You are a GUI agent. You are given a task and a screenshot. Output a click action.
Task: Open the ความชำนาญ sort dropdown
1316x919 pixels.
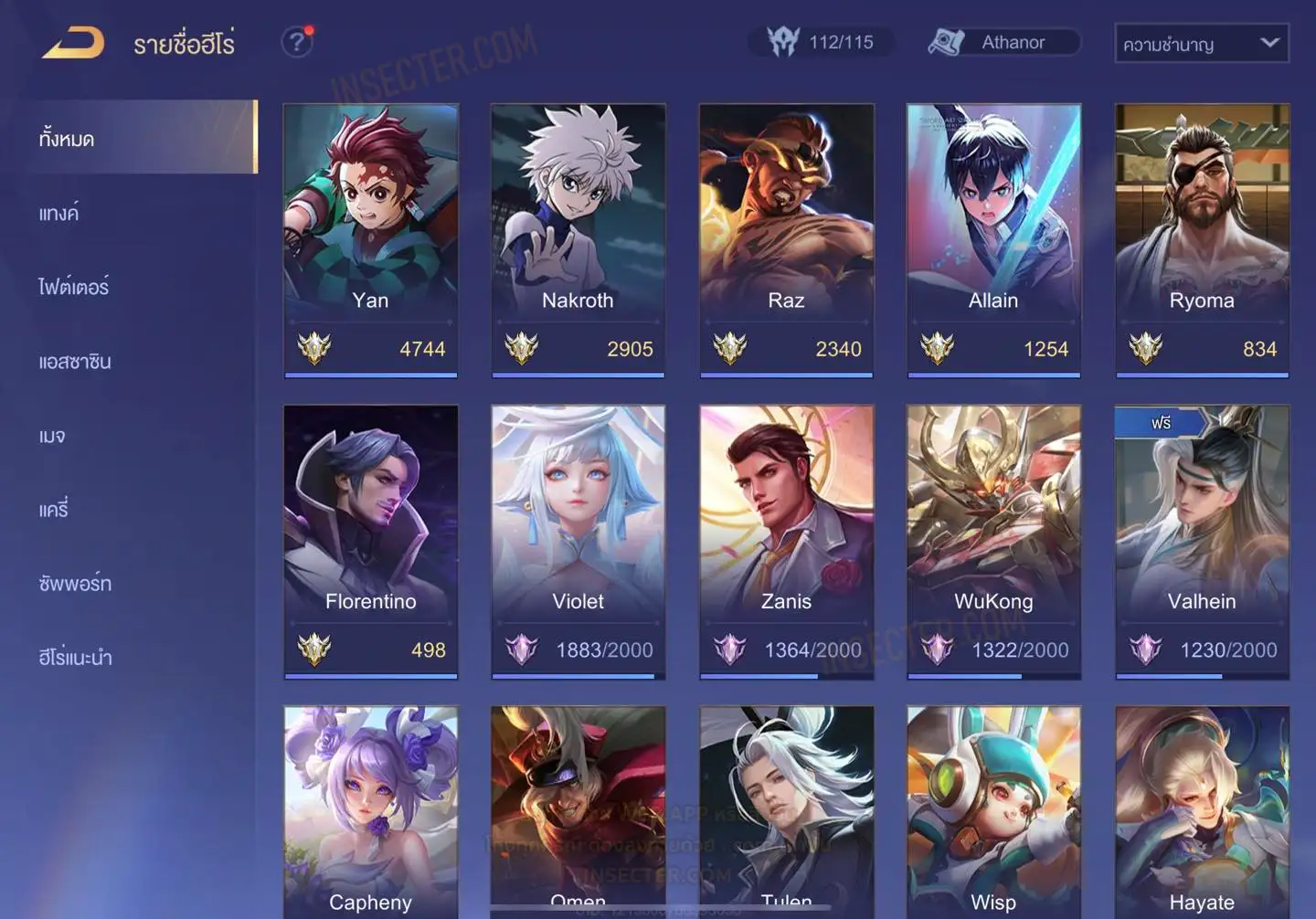[1201, 43]
